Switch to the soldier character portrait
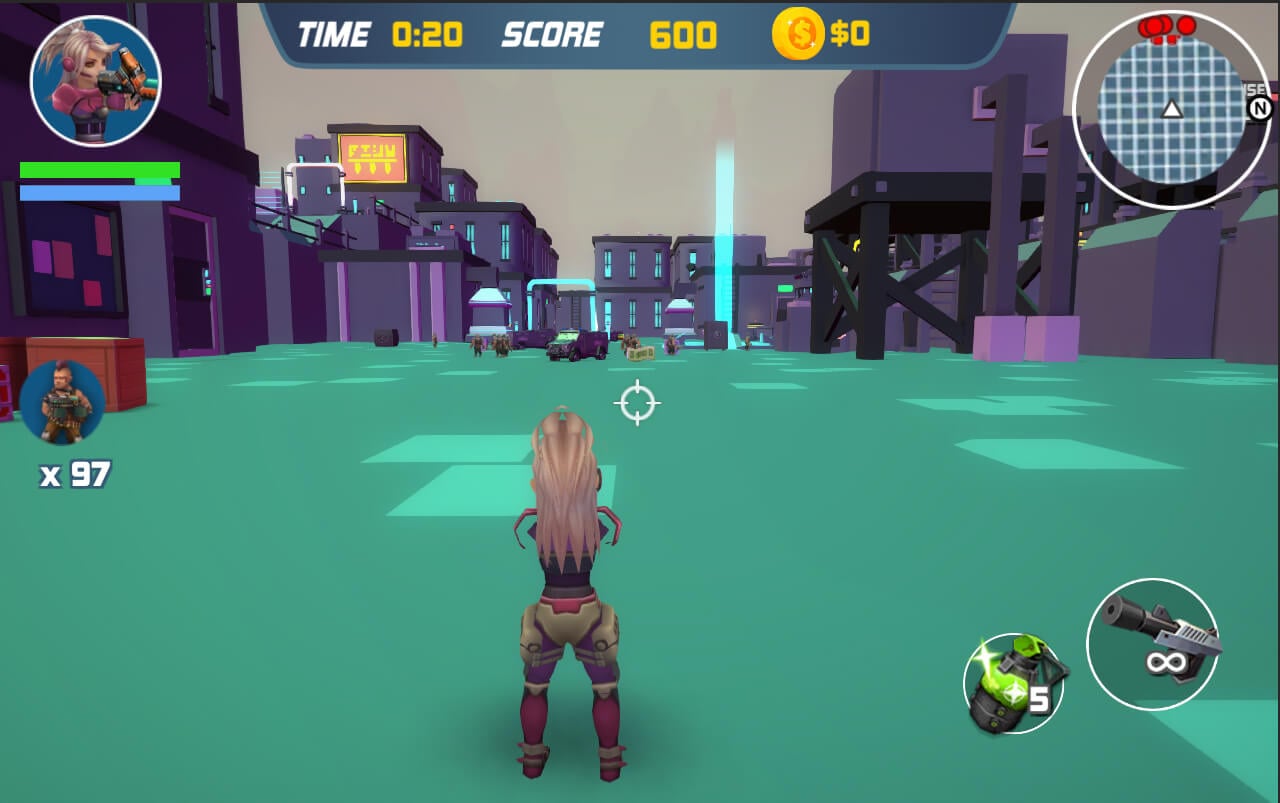The height and width of the screenshot is (803, 1280). (x=62, y=402)
